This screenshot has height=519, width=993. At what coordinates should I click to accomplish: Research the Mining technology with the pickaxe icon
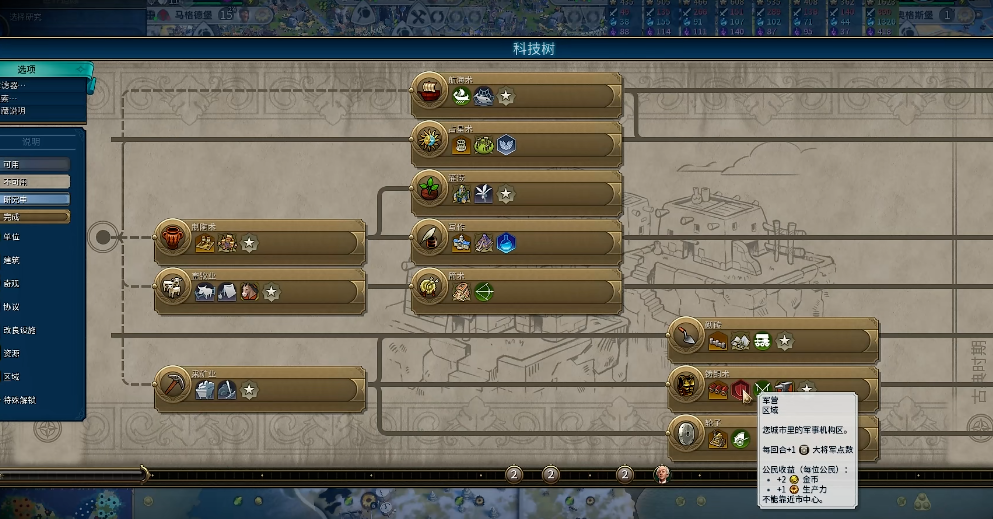coord(174,387)
